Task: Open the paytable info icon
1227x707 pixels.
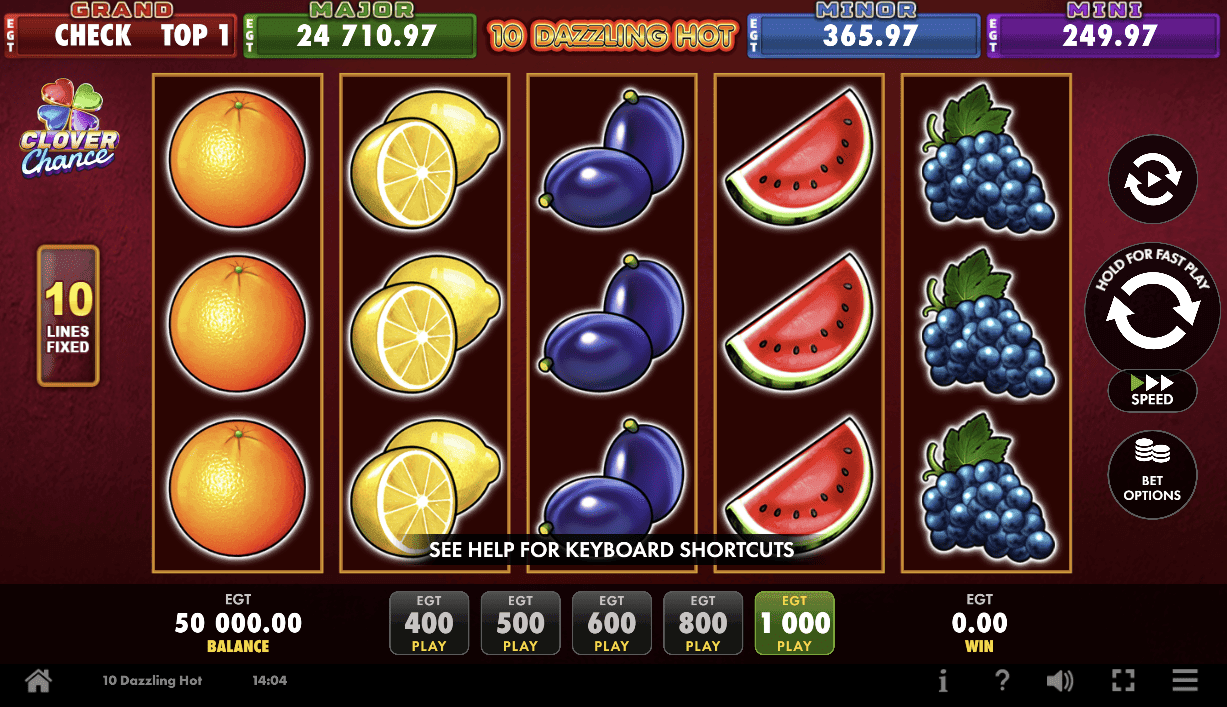Action: (x=943, y=681)
